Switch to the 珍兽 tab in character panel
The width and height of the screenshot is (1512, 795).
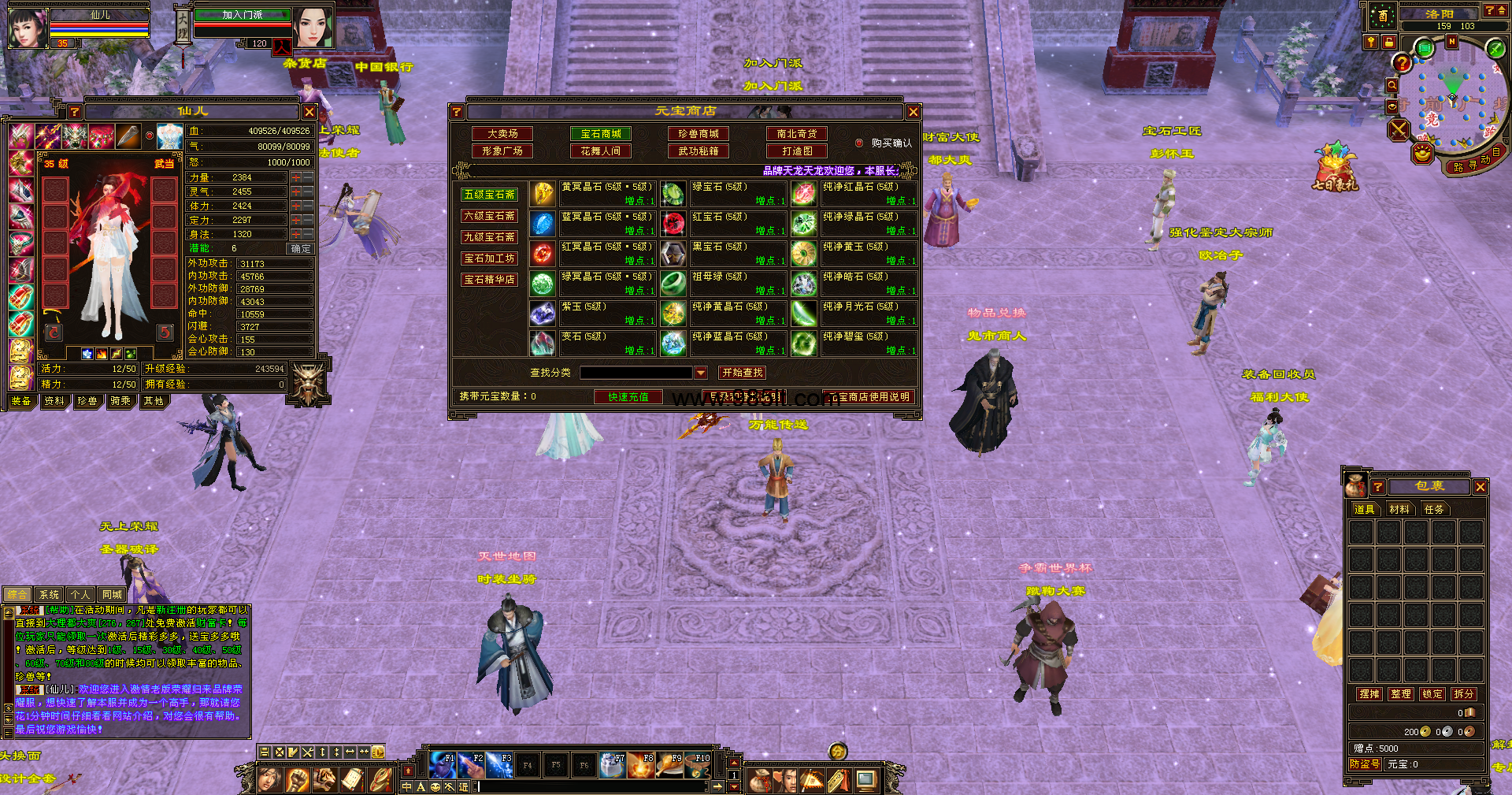click(x=87, y=401)
